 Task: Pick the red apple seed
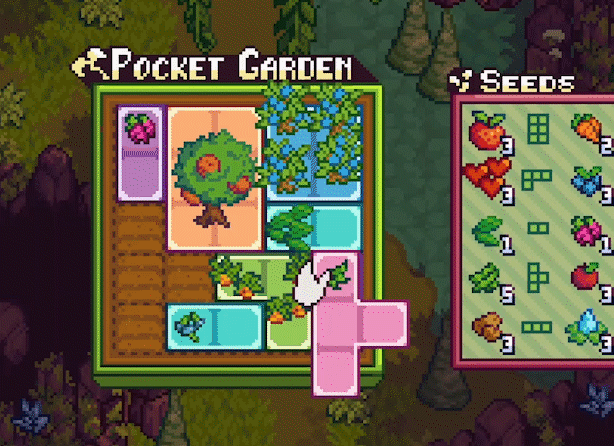pyautogui.click(x=587, y=275)
